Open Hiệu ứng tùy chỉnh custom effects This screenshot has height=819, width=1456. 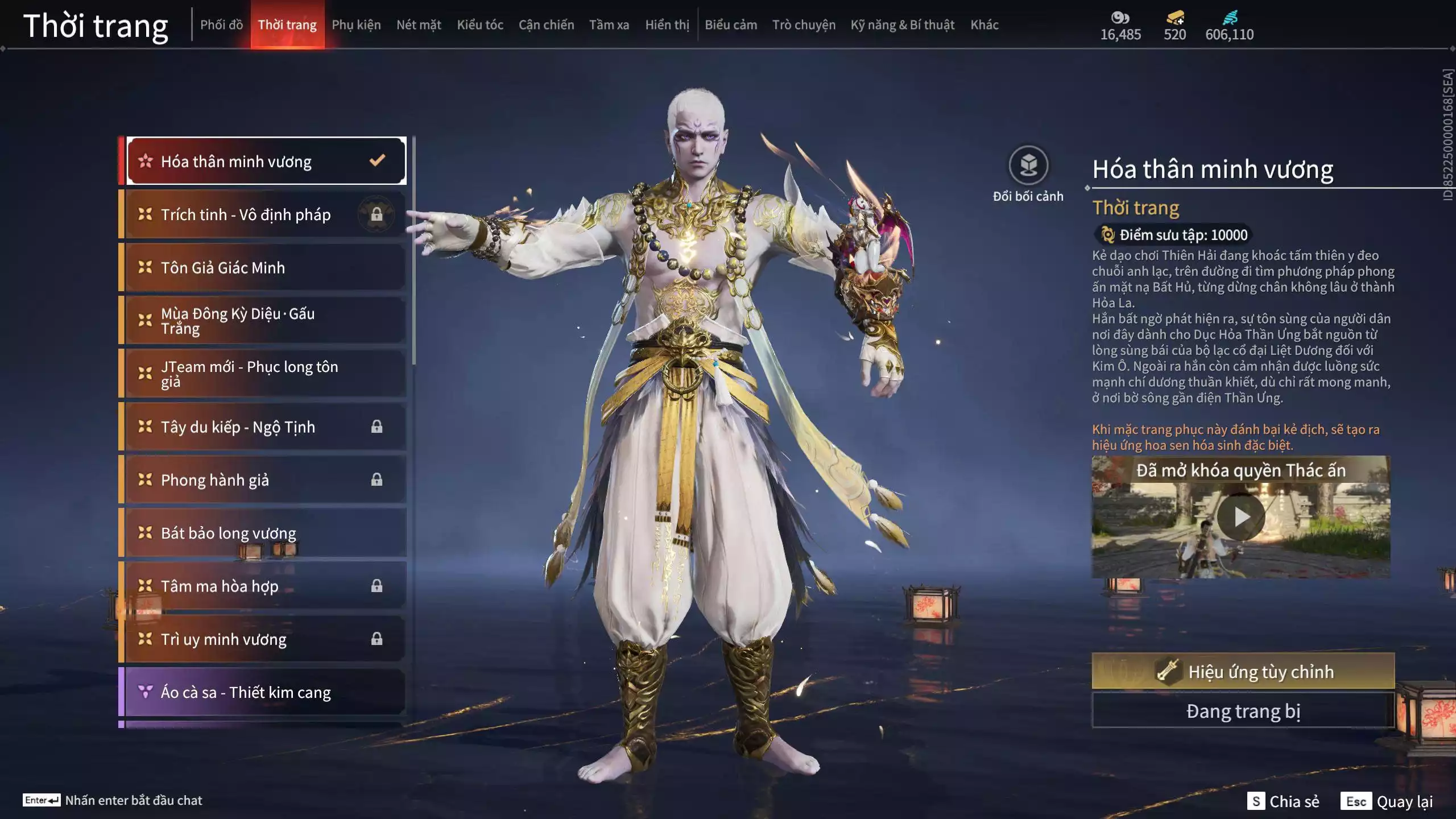click(x=1243, y=672)
